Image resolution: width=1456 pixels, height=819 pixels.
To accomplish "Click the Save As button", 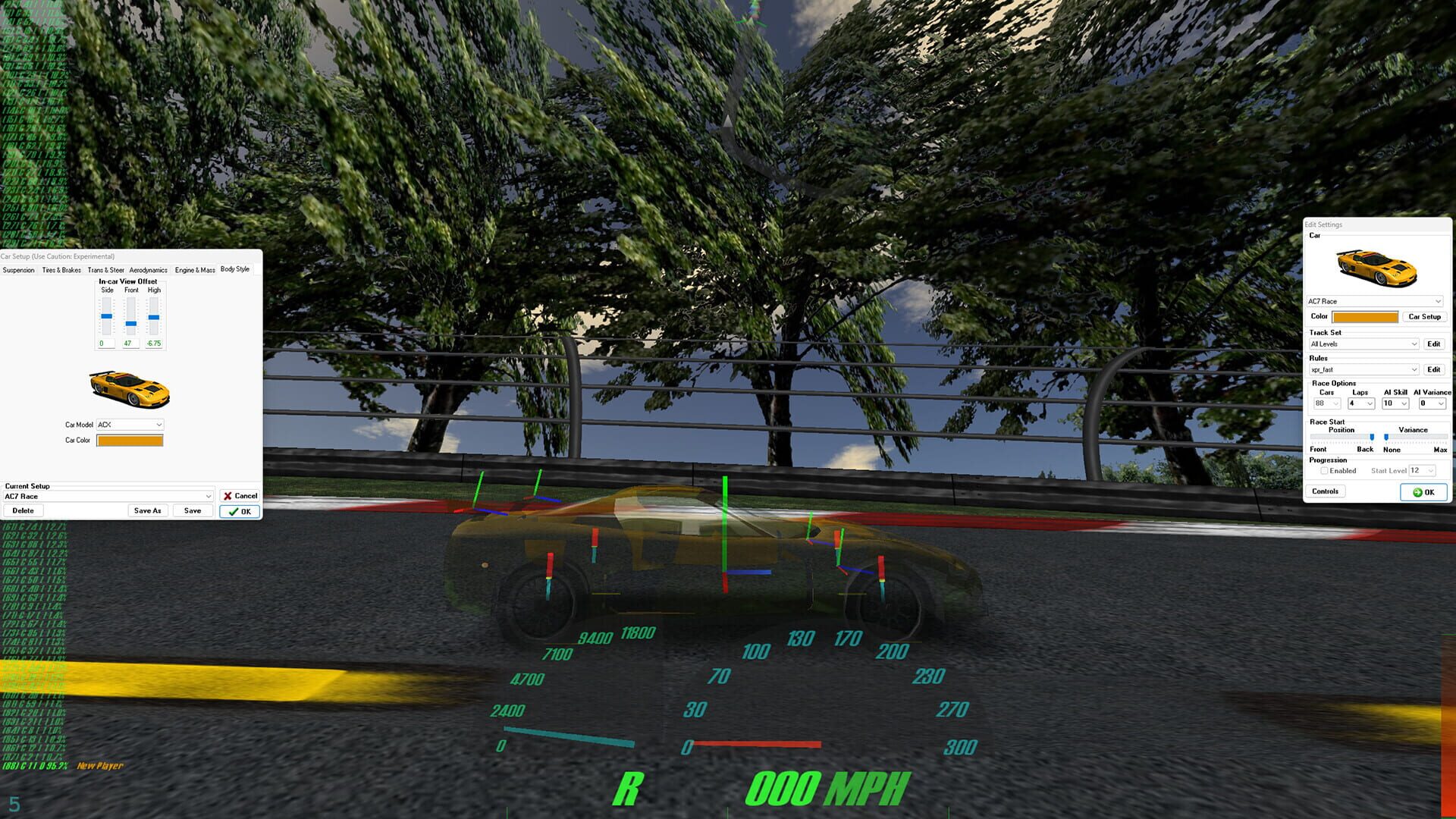I will pos(147,510).
